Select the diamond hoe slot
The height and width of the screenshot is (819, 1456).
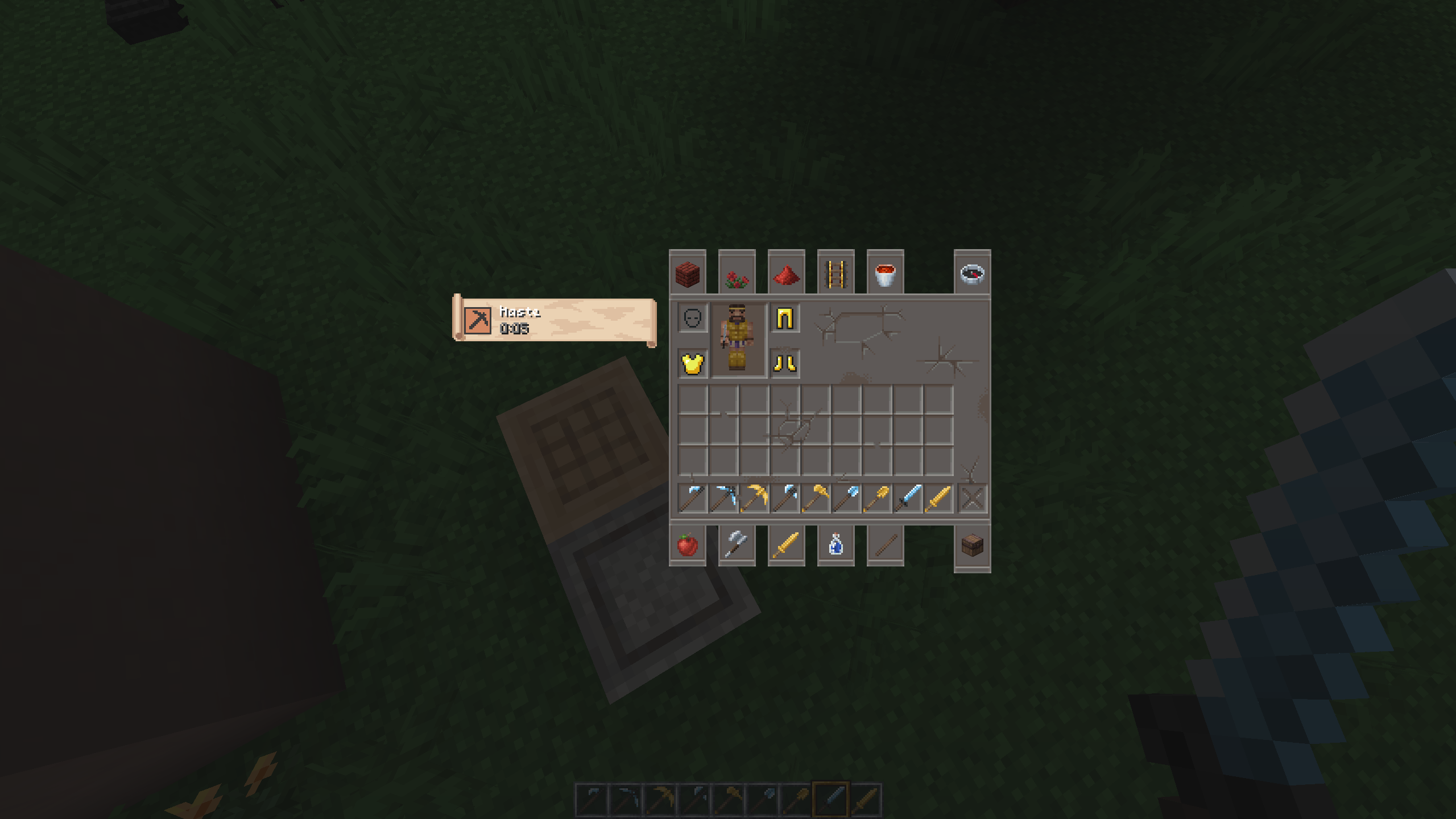coord(693,499)
